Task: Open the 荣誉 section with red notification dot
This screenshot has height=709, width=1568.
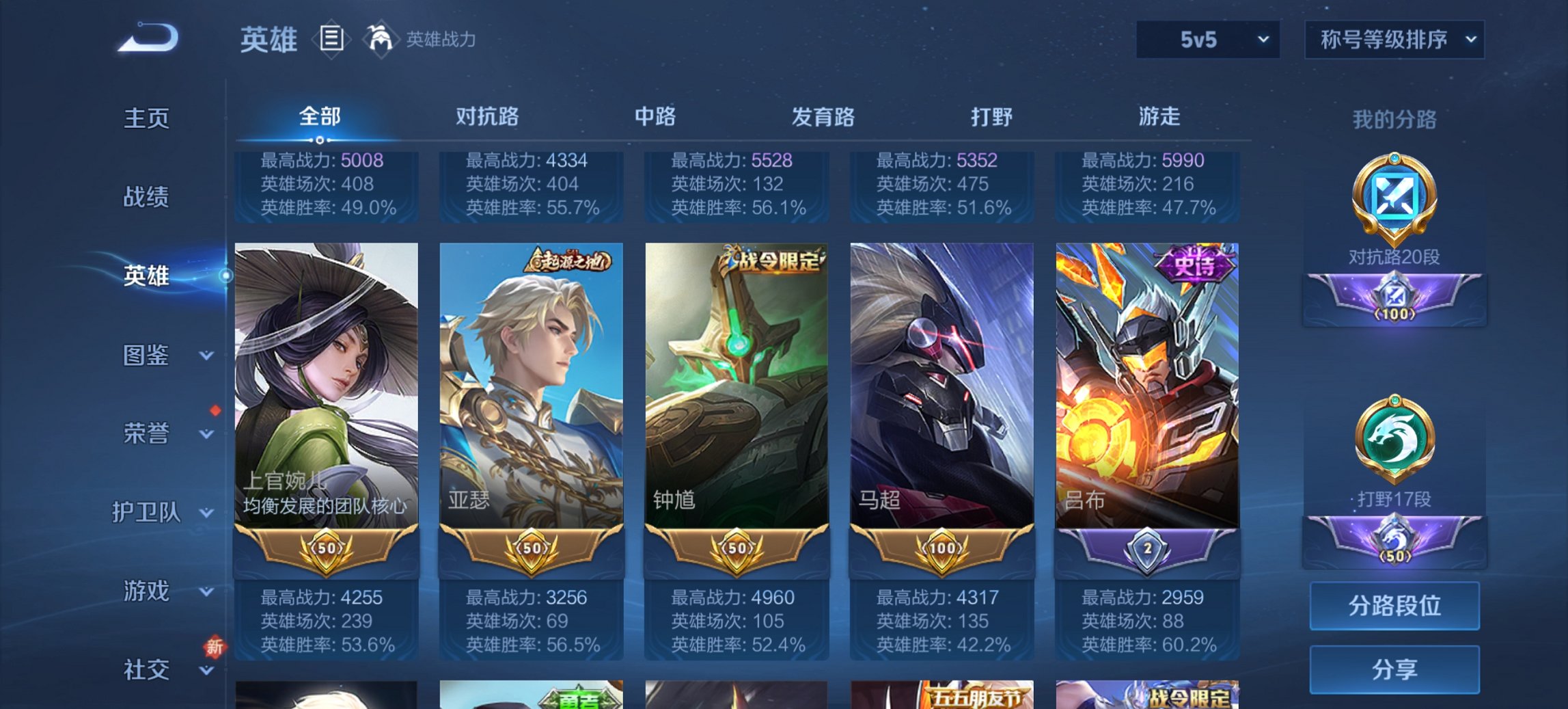Action: (148, 433)
